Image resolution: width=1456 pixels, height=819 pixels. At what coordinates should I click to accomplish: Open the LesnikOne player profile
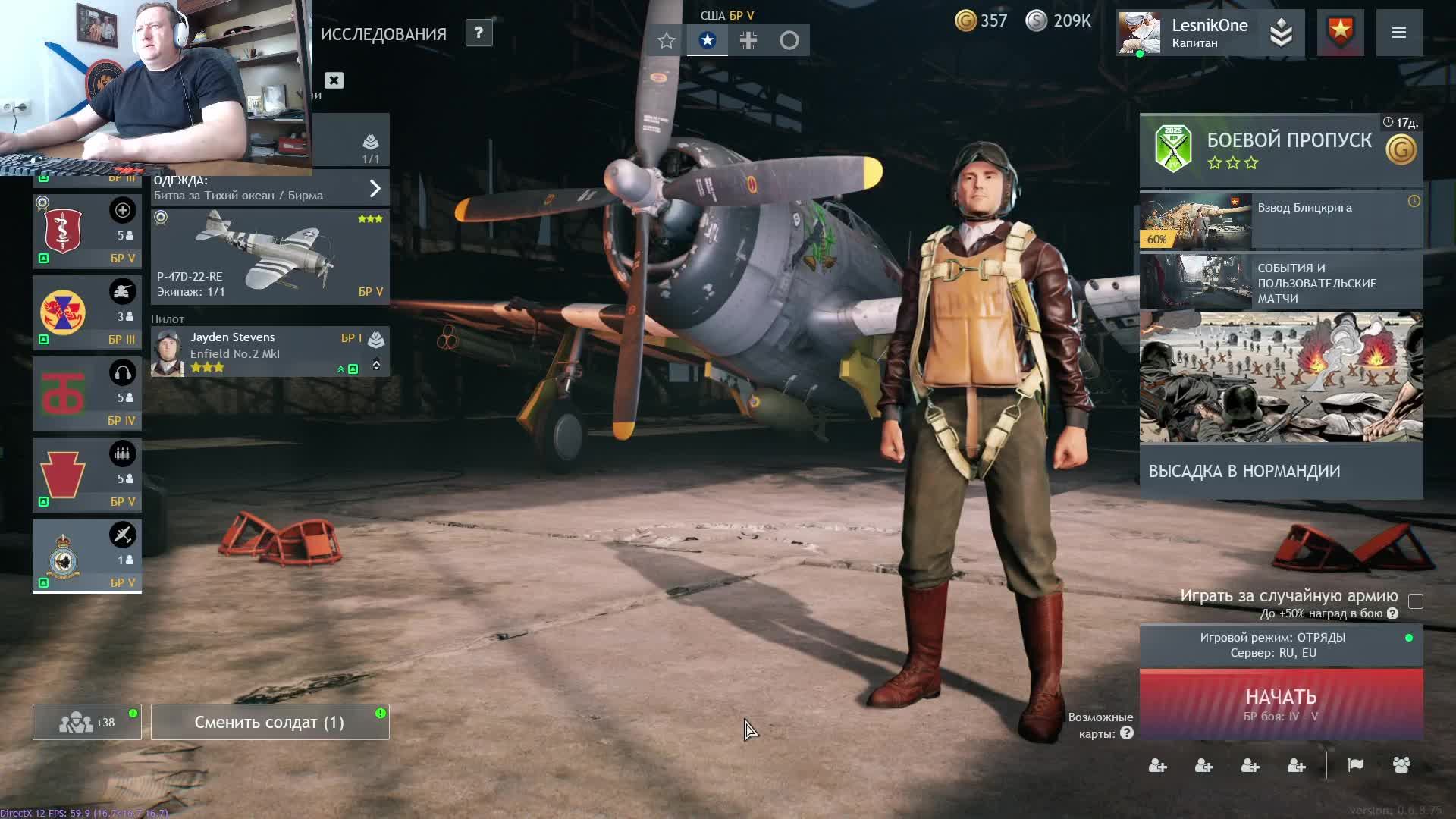click(1210, 33)
